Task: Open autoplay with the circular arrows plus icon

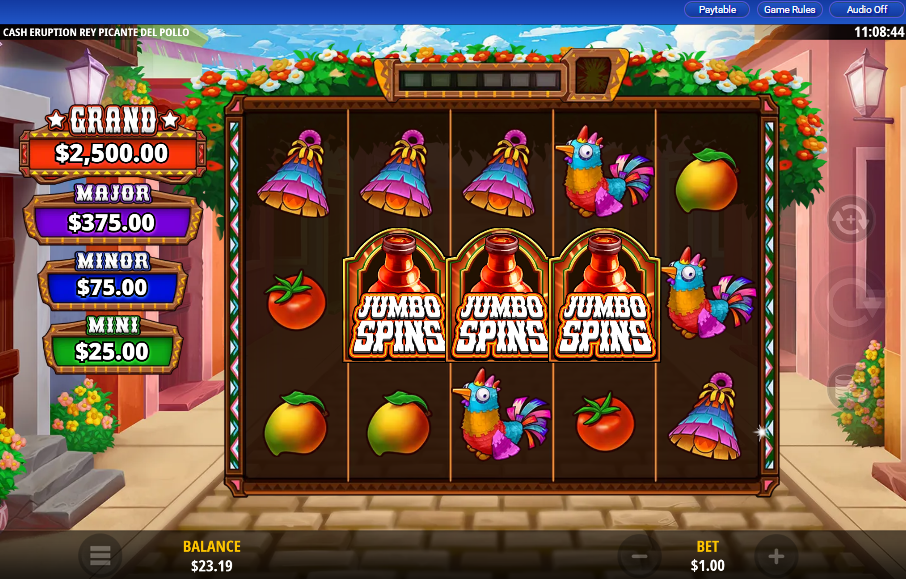Action: 850,219
